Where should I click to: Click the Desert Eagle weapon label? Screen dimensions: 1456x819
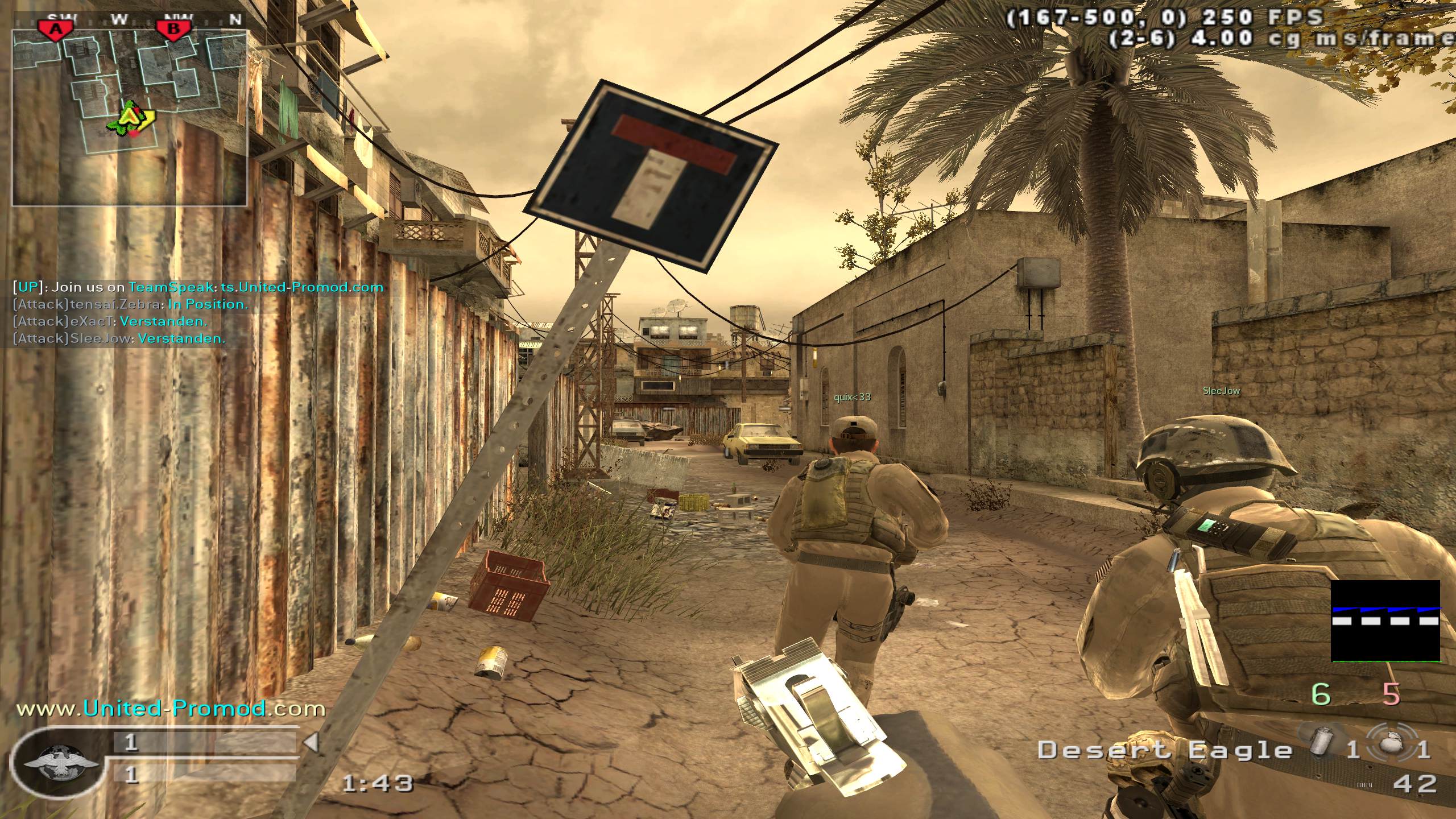click(1165, 751)
